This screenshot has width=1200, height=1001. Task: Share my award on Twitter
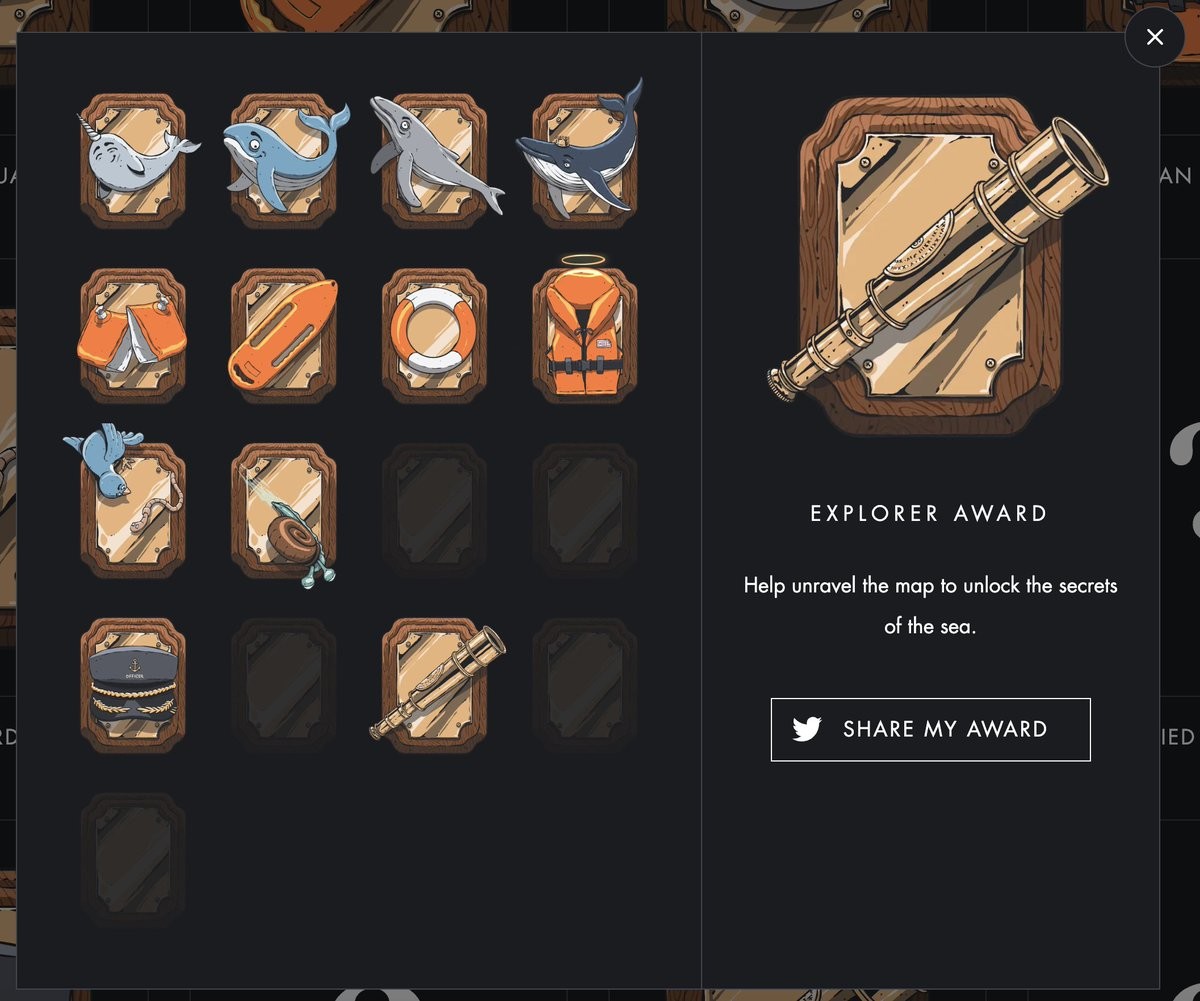(930, 729)
